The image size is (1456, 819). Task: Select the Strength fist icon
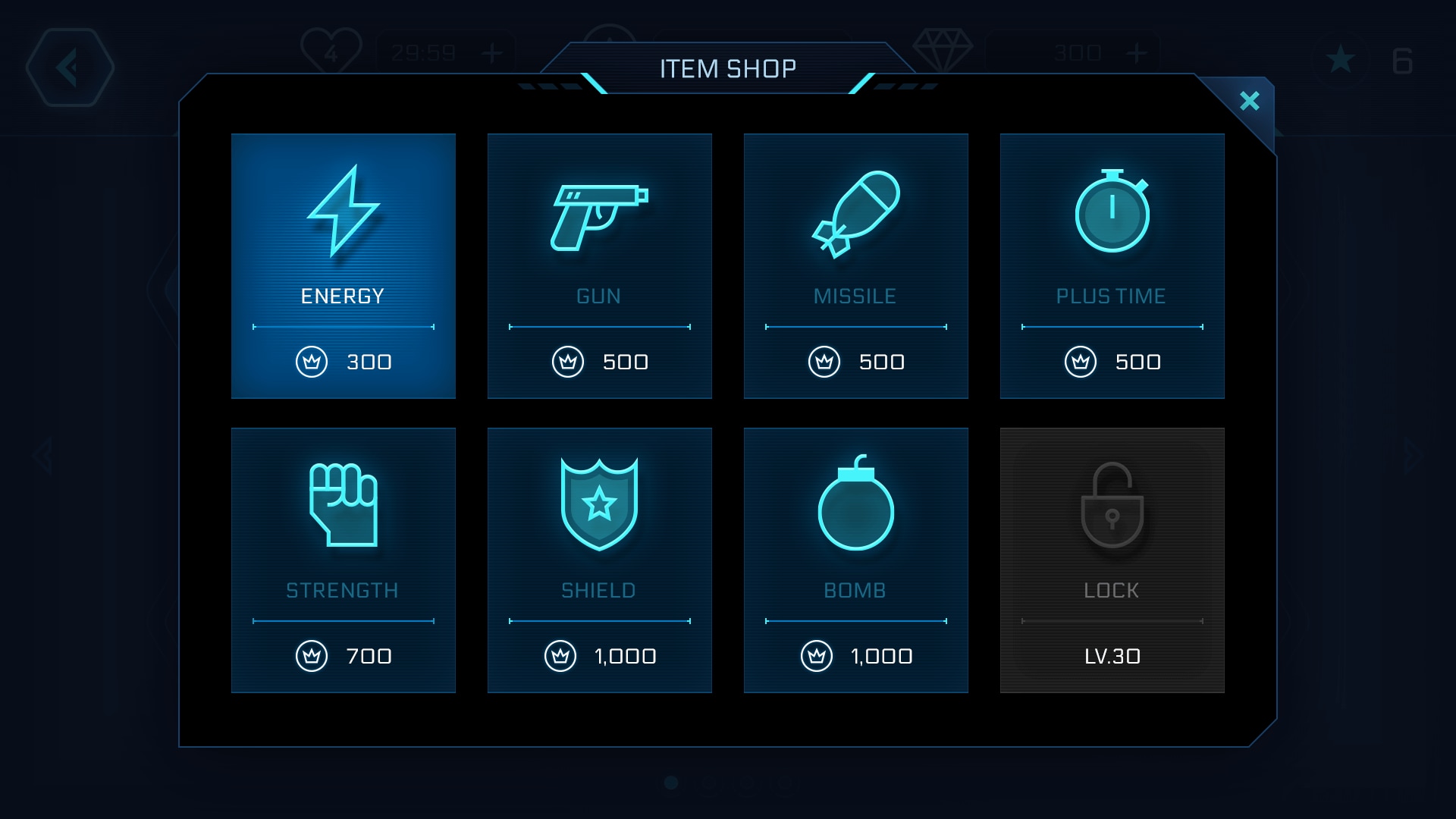(x=343, y=507)
